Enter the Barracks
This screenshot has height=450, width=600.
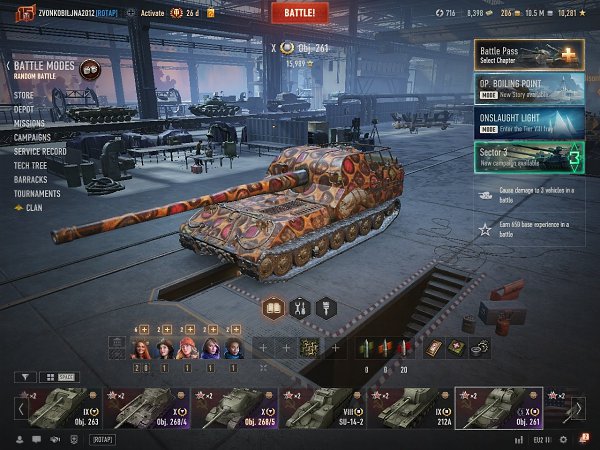point(31,179)
